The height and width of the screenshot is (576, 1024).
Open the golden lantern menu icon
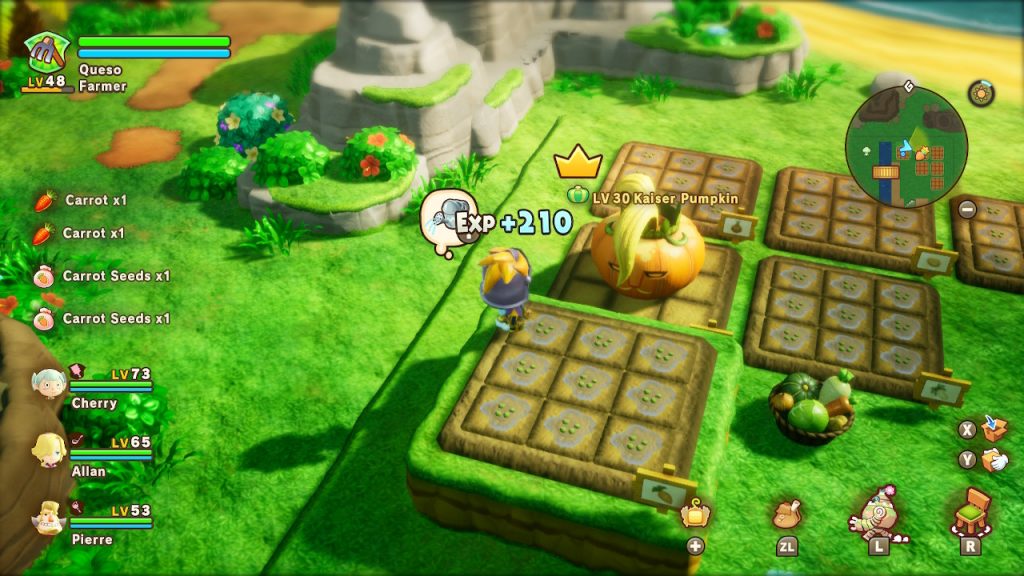695,515
